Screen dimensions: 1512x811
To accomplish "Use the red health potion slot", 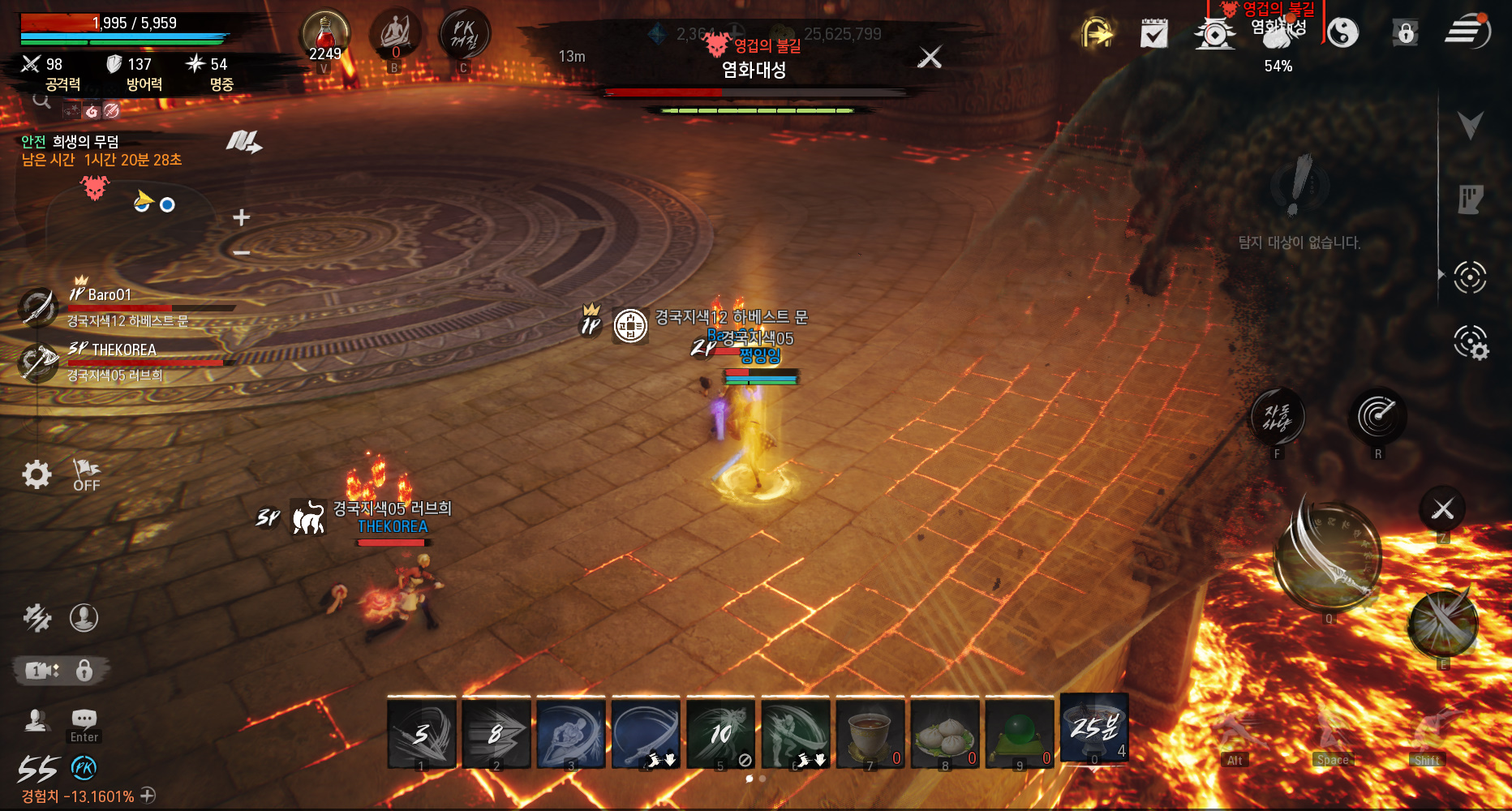I will point(325,36).
